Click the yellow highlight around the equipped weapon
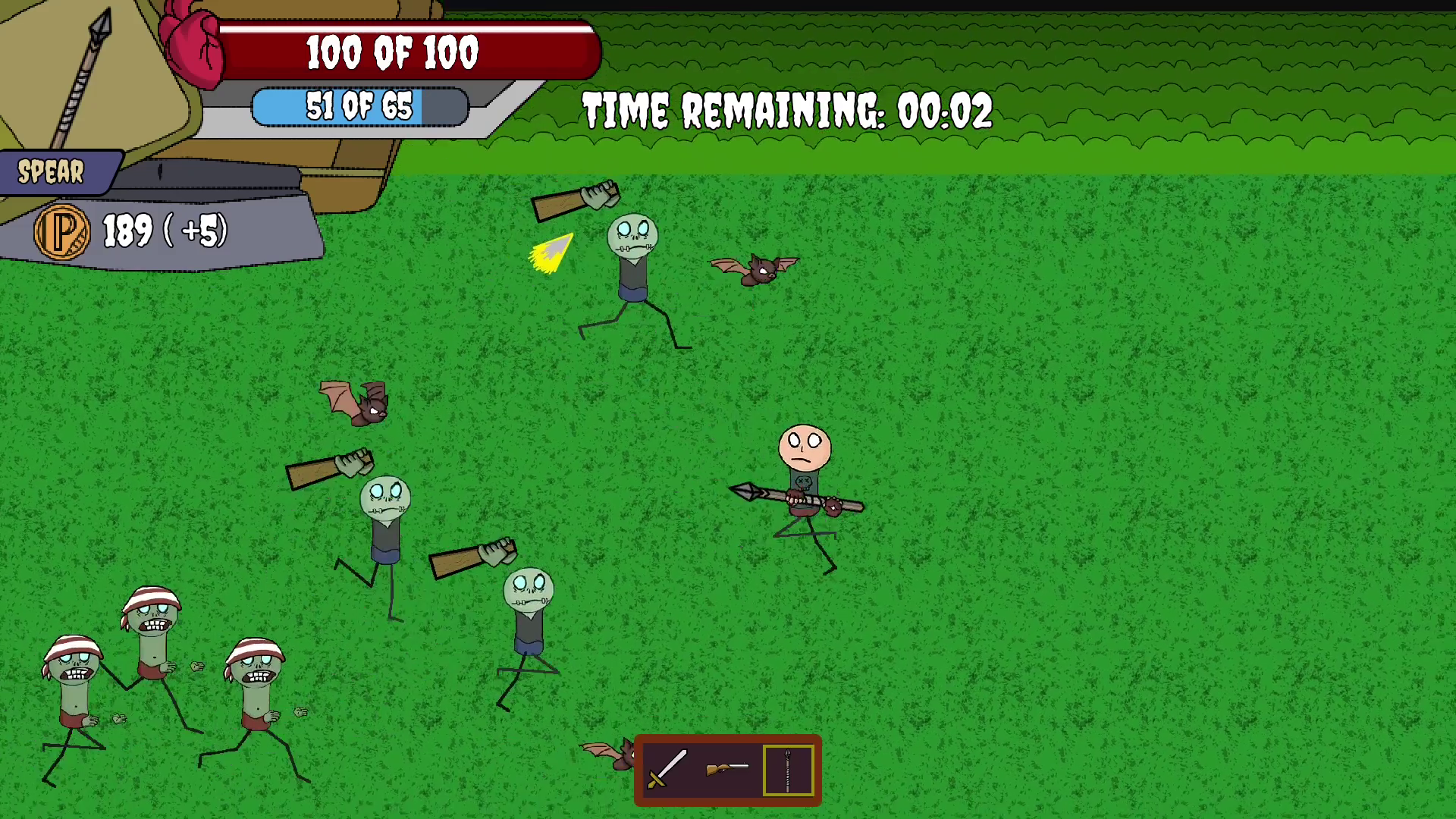Screen dimensions: 1456x819 coord(789,770)
